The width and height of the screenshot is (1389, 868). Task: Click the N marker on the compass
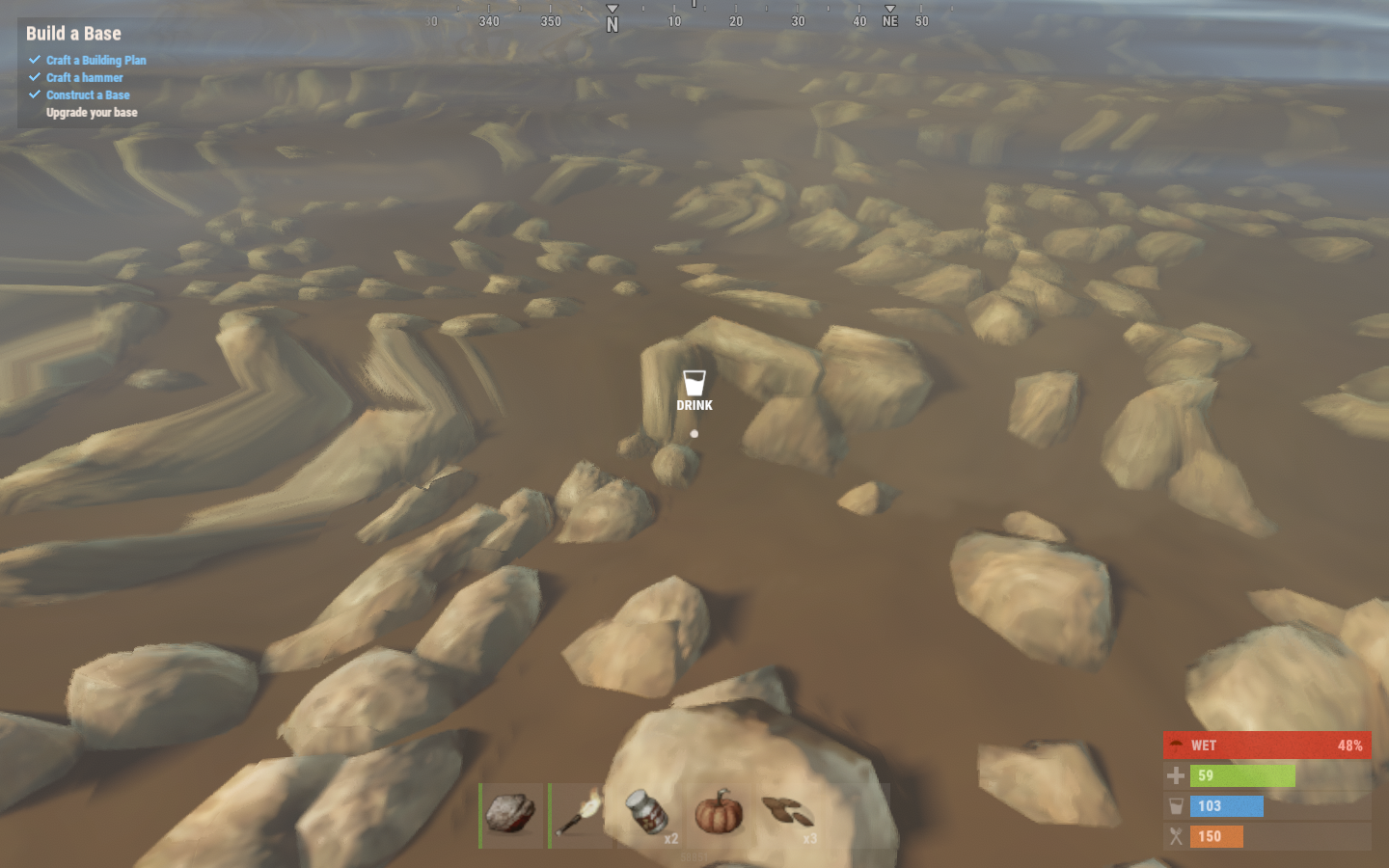612,19
